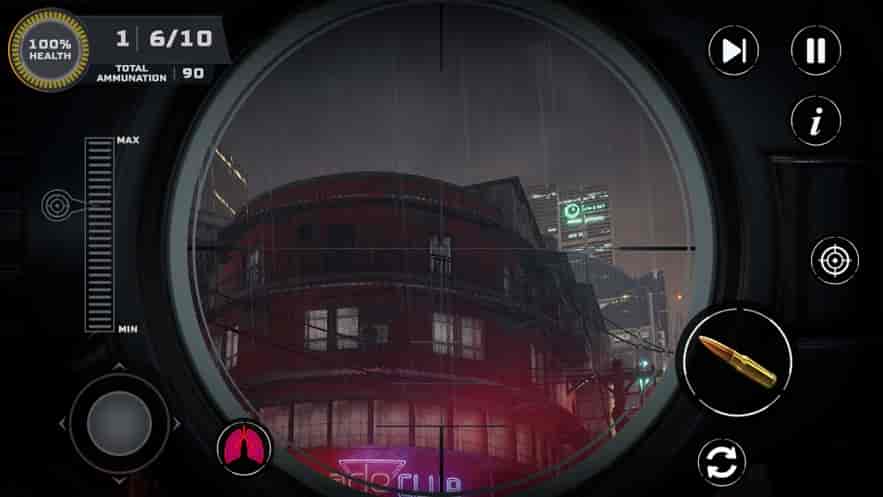
Task: Pause the game
Action: [x=816, y=50]
